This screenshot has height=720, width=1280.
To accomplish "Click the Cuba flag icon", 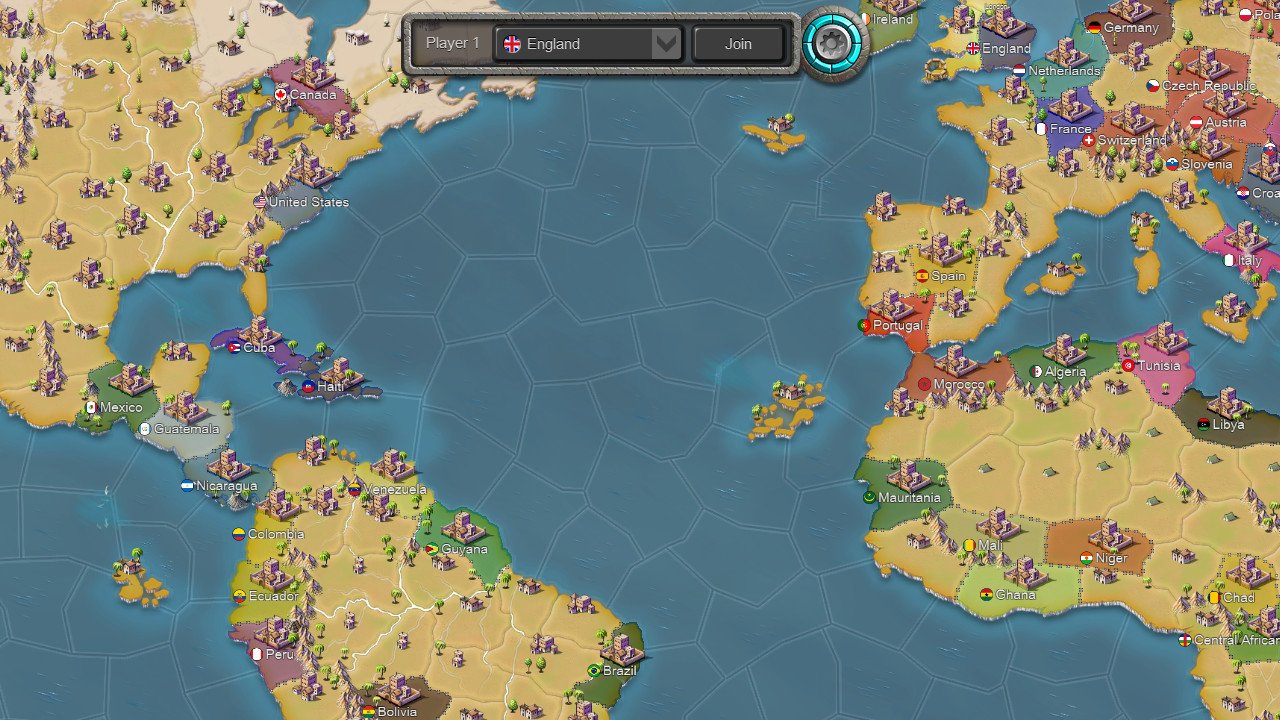I will tap(233, 349).
